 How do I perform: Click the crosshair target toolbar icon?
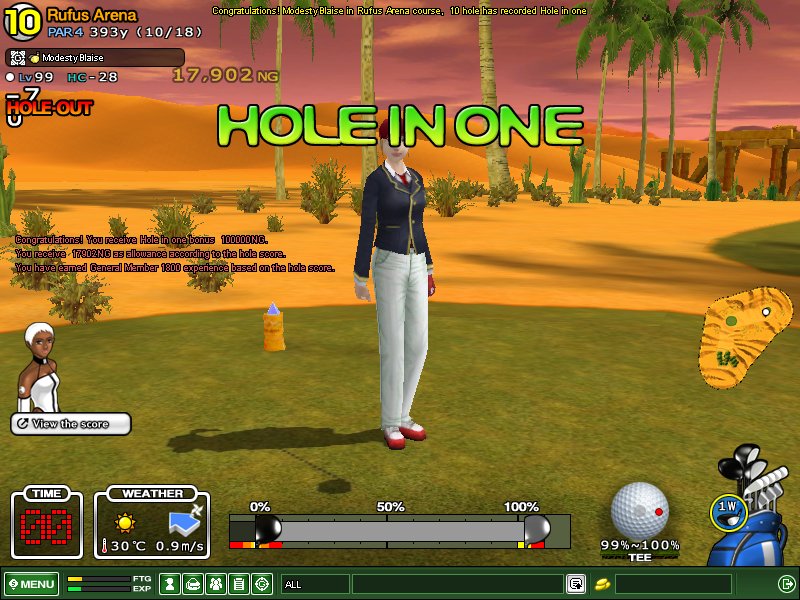point(262,584)
